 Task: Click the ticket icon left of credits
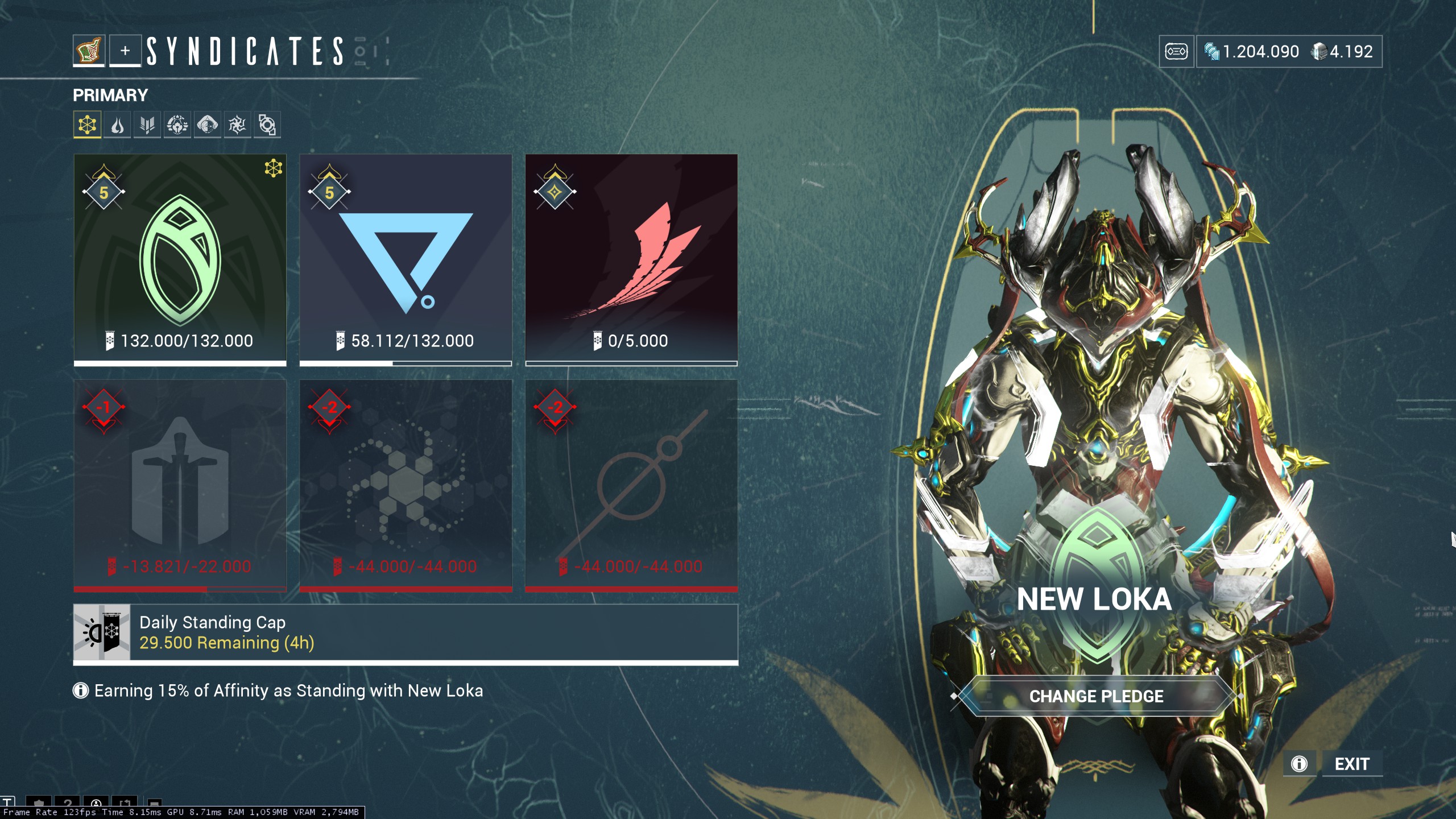tap(1176, 52)
